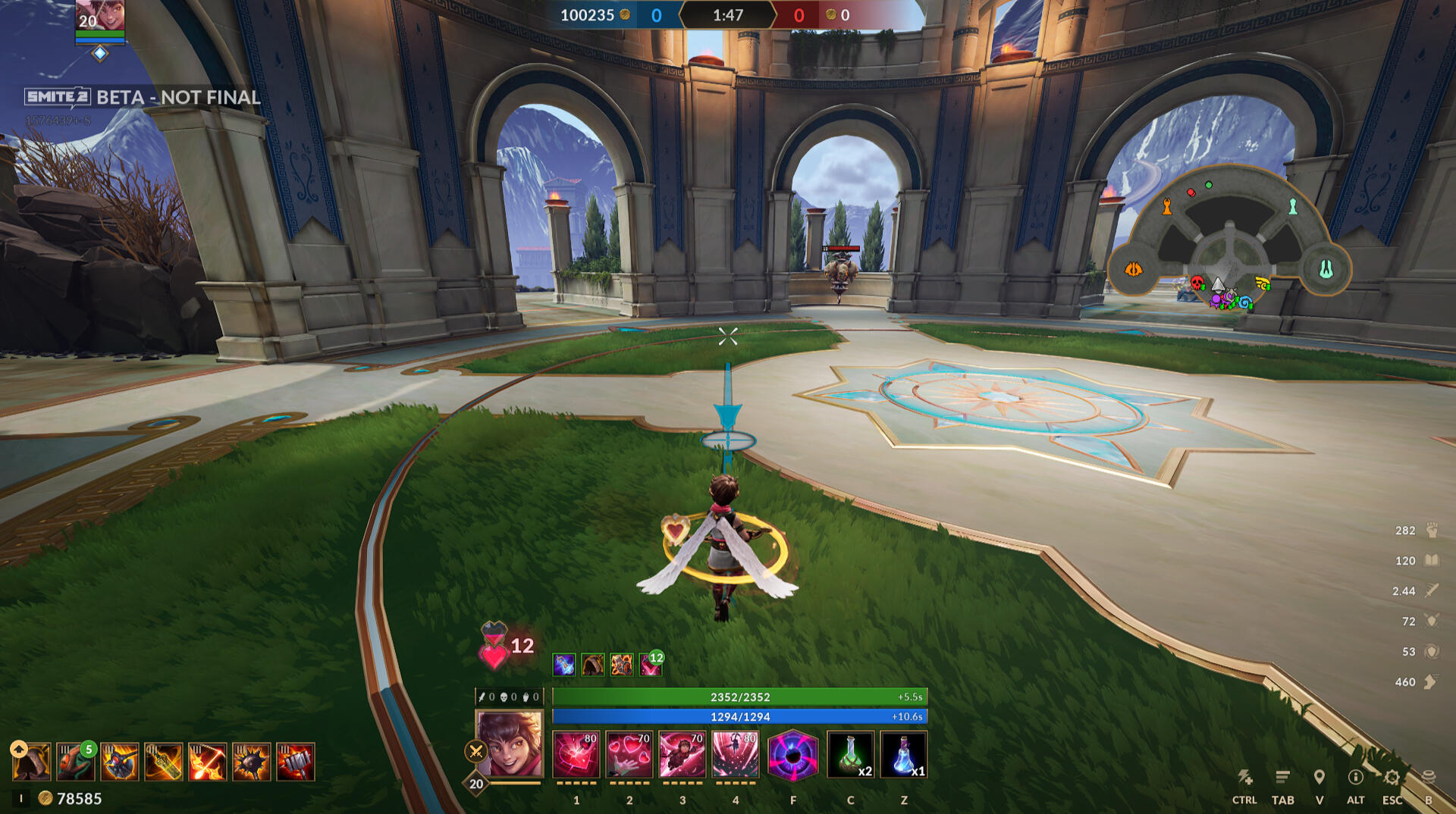This screenshot has width=1456, height=814.
Task: Drink the green health potion
Action: [850, 755]
